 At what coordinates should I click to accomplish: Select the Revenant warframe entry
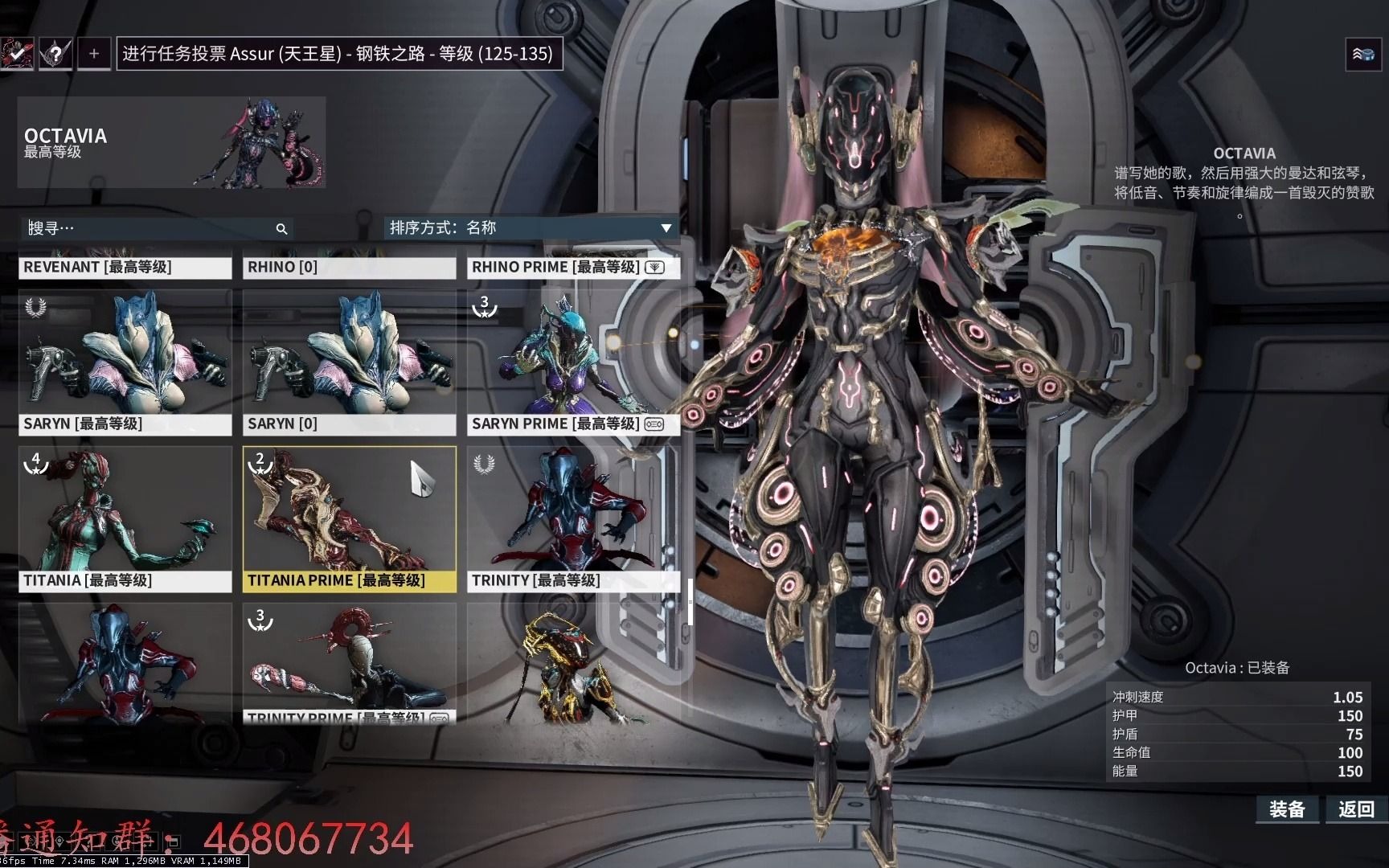click(125, 267)
